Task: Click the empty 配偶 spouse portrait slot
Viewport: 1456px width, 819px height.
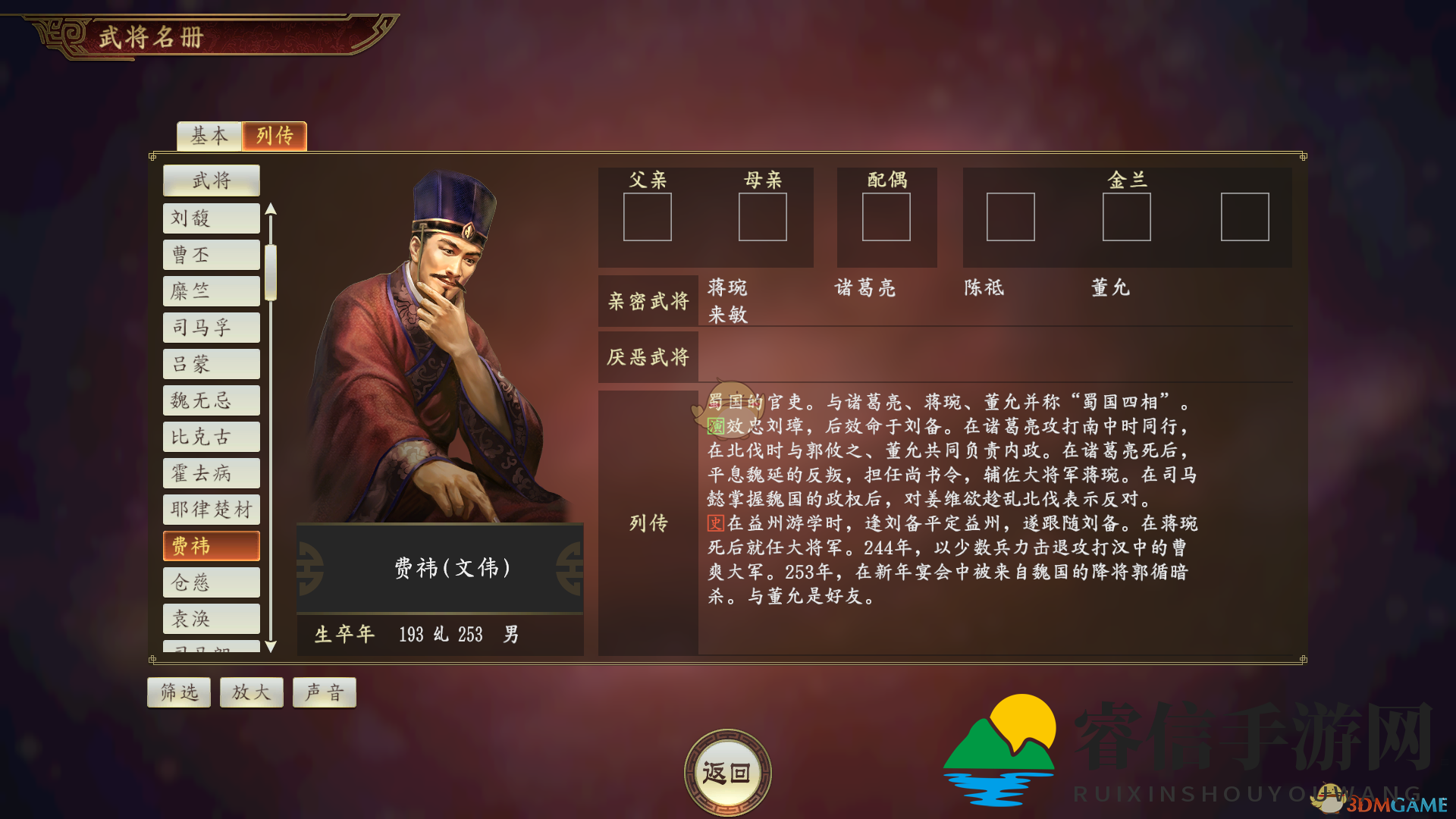Action: click(886, 218)
